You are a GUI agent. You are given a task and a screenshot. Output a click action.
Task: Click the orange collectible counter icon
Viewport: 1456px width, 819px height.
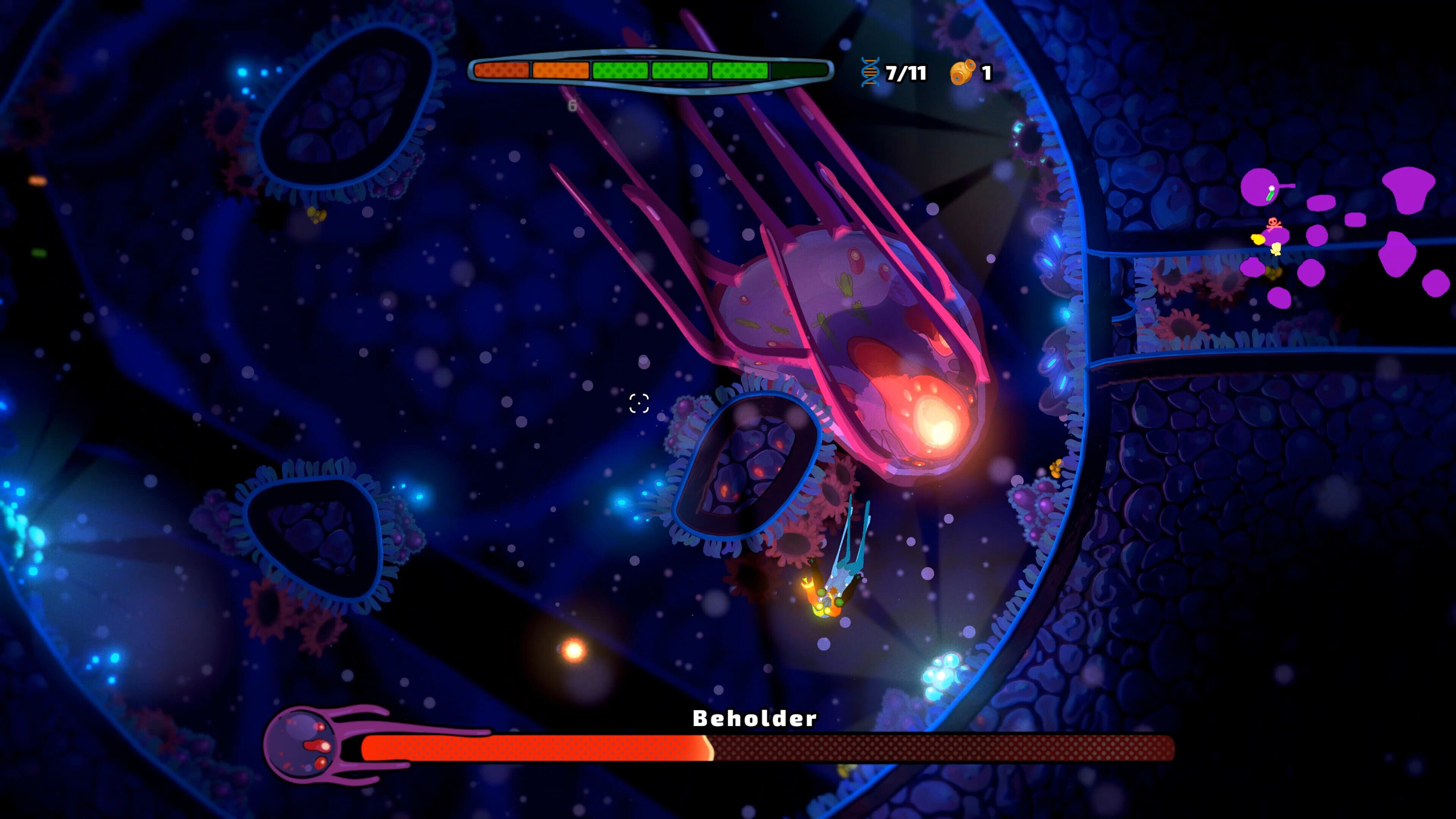point(963,72)
